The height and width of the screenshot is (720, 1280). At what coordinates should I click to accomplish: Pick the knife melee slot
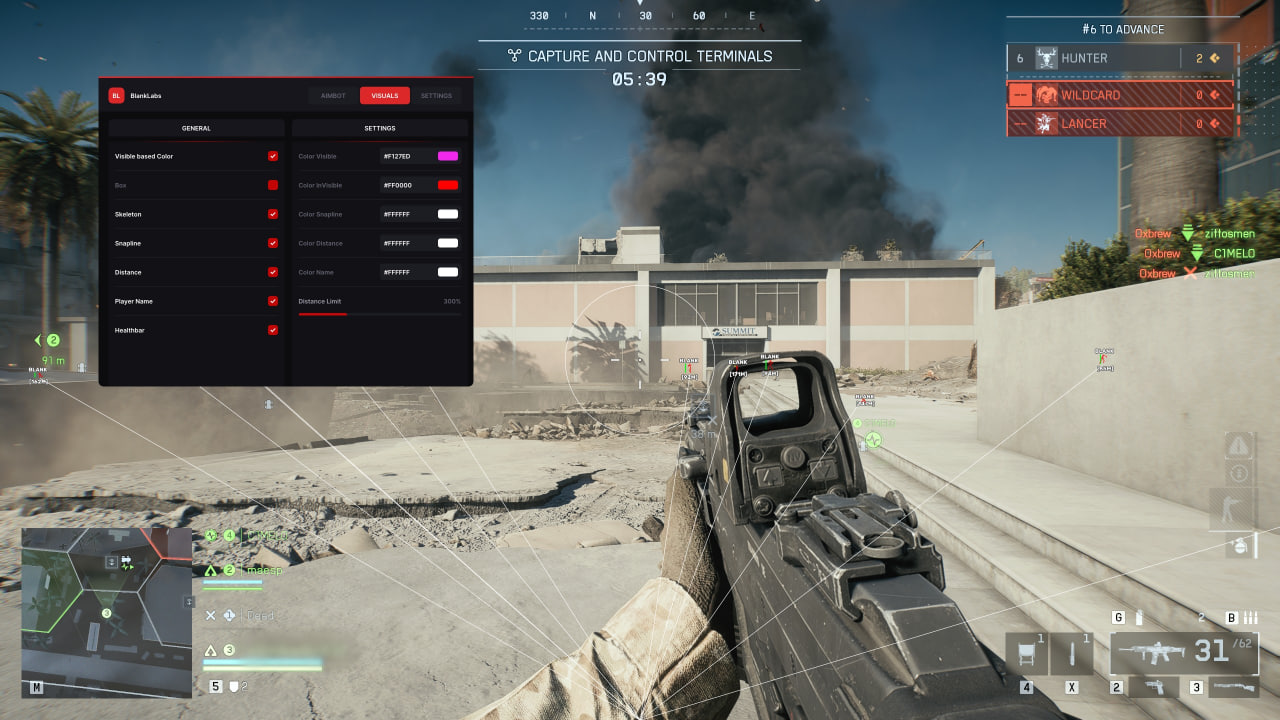(1072, 654)
